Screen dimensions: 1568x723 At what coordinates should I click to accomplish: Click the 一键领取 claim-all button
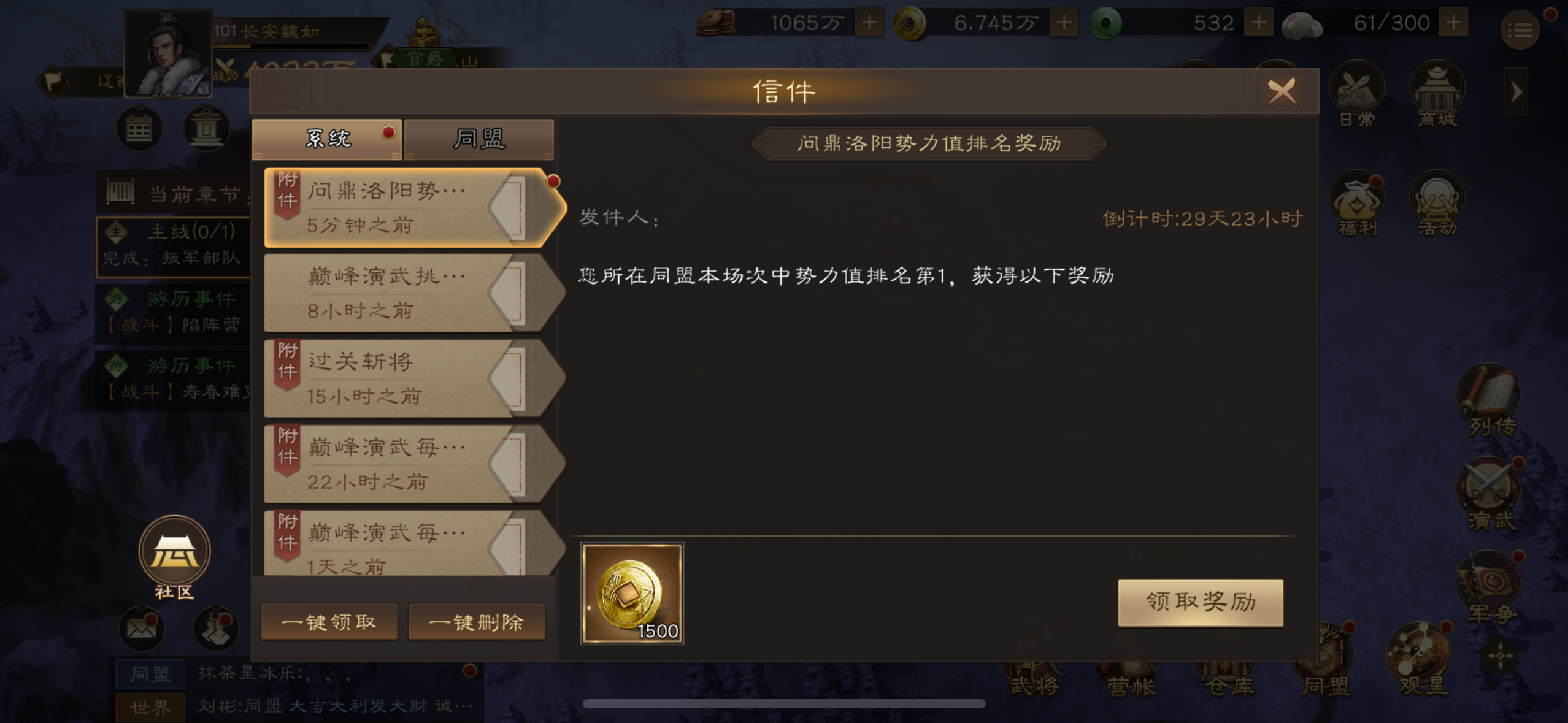(329, 621)
